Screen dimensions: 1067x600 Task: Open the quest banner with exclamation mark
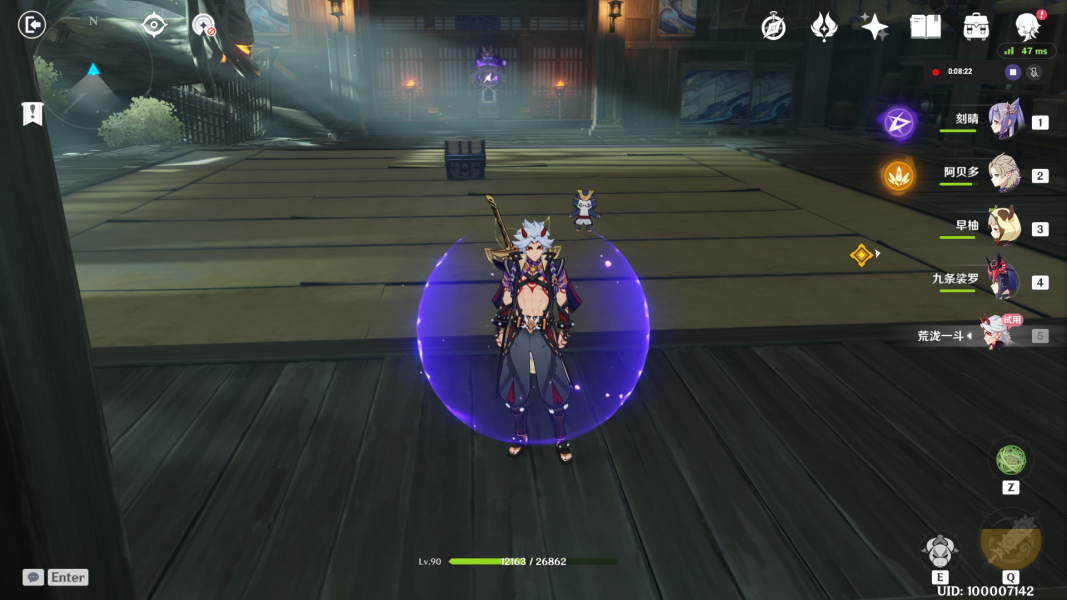click(x=32, y=113)
